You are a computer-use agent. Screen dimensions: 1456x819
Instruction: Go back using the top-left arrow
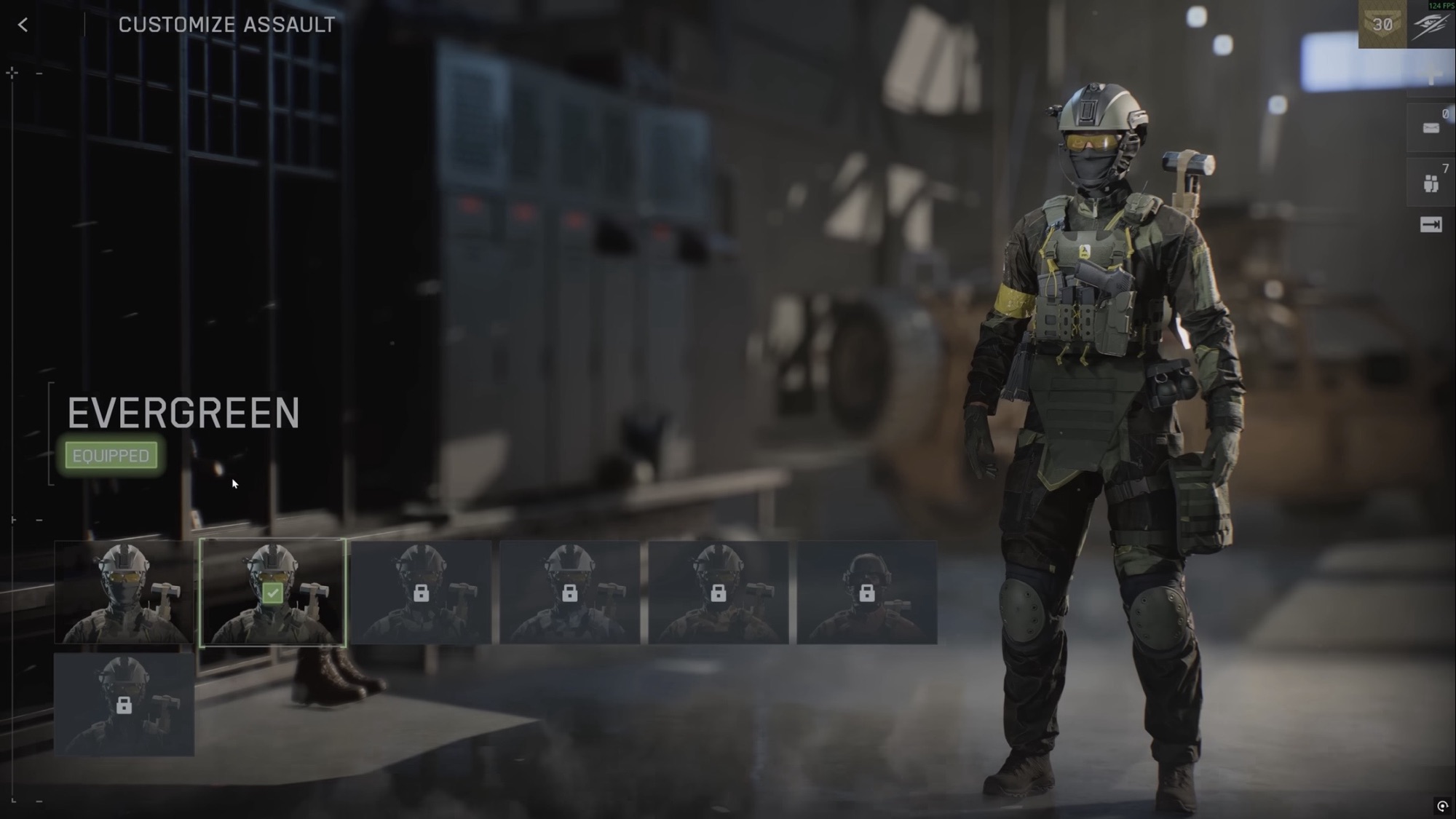23,25
